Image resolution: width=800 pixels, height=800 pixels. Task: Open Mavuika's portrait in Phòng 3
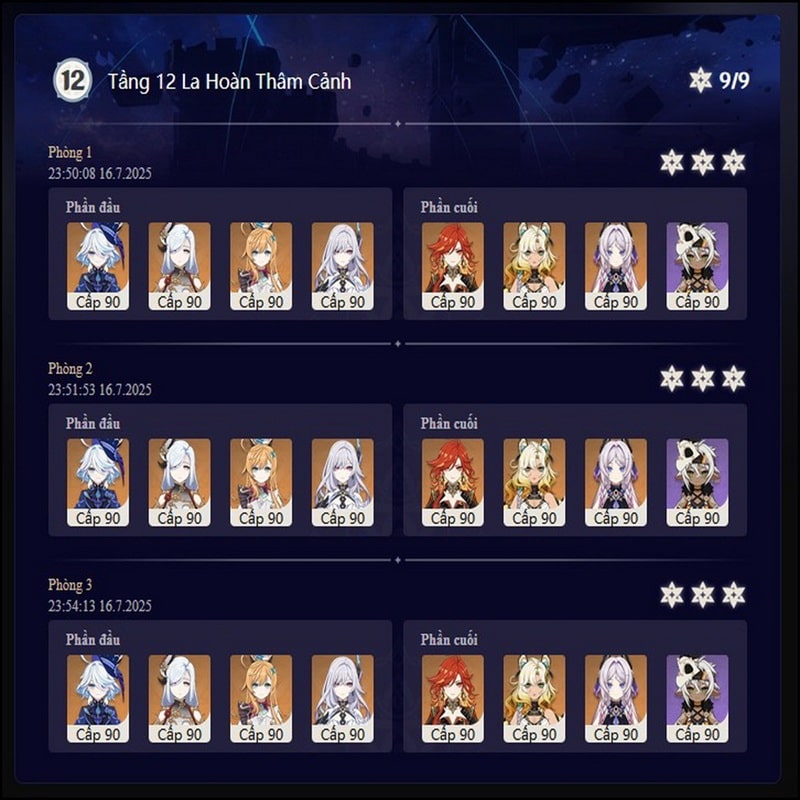[452, 690]
